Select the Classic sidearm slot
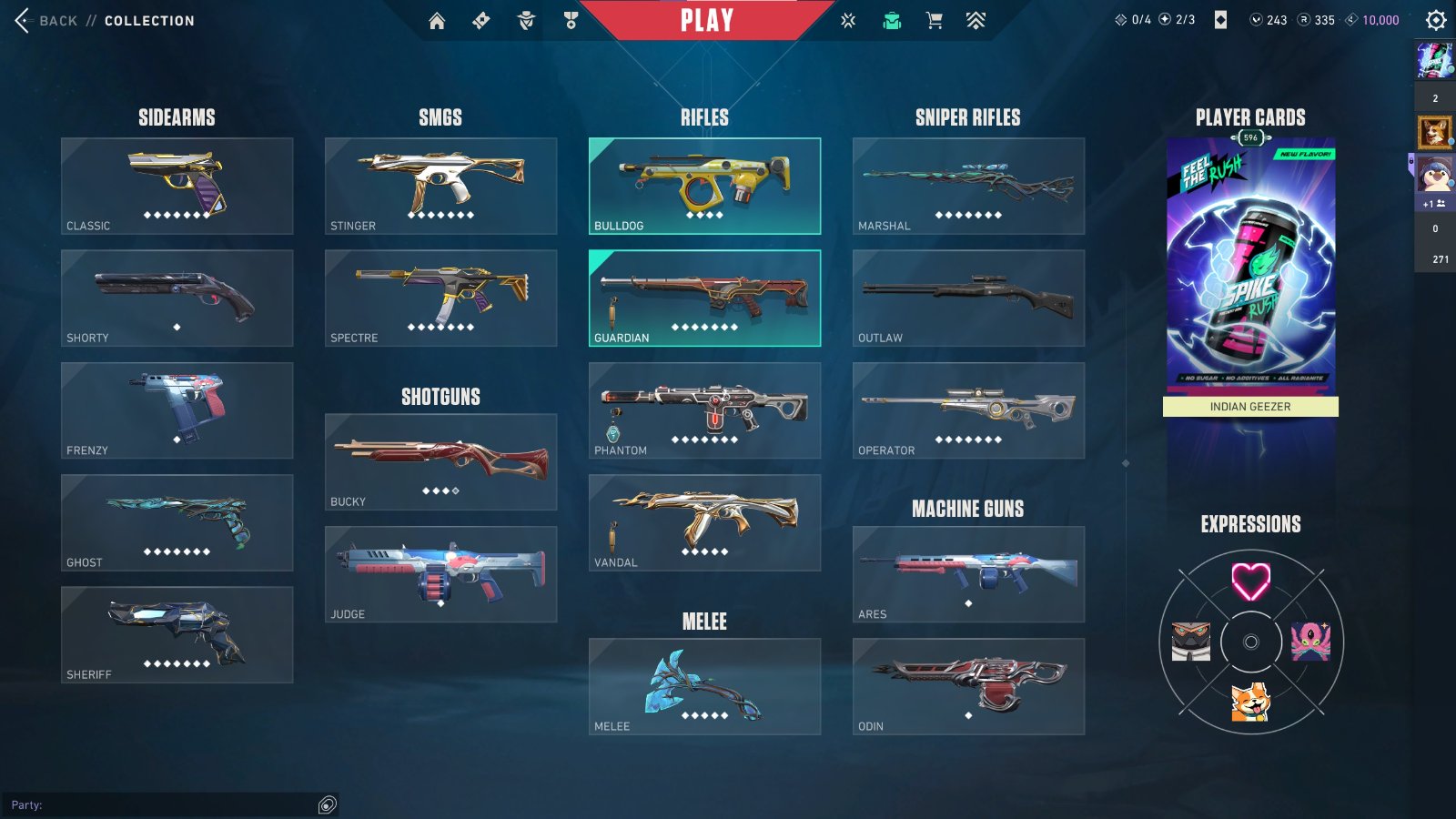Image resolution: width=1456 pixels, height=819 pixels. click(177, 186)
